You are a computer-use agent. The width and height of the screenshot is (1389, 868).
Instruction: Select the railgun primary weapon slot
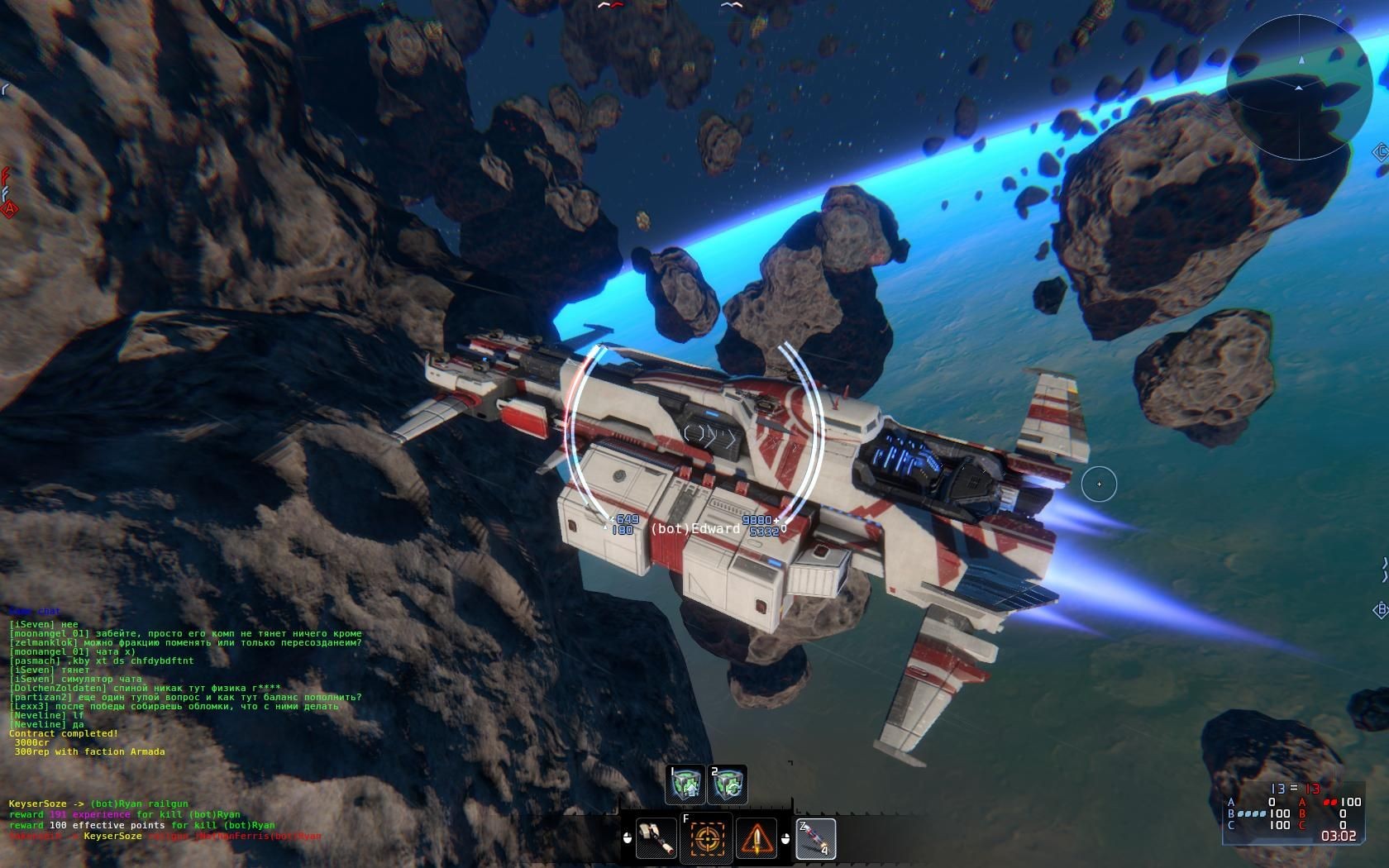tap(656, 837)
